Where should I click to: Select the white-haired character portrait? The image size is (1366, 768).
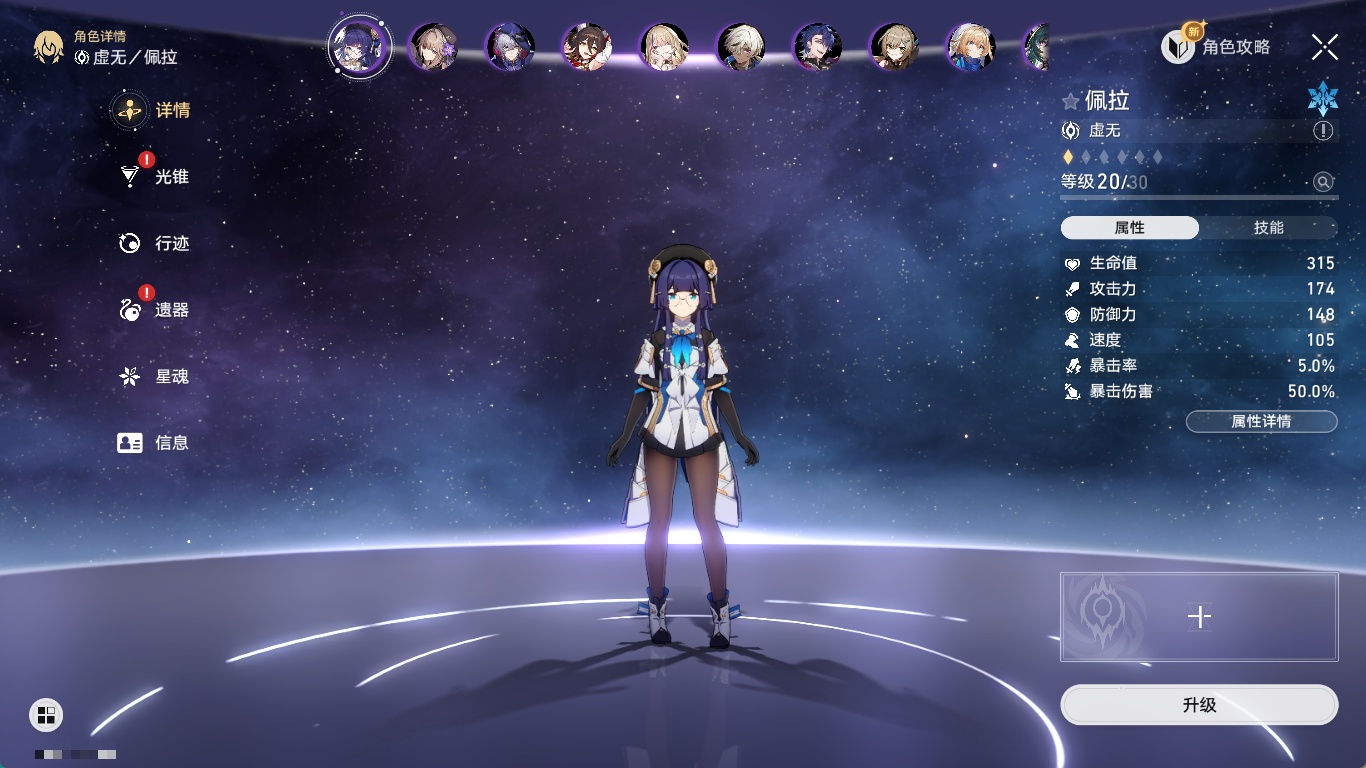(x=741, y=47)
